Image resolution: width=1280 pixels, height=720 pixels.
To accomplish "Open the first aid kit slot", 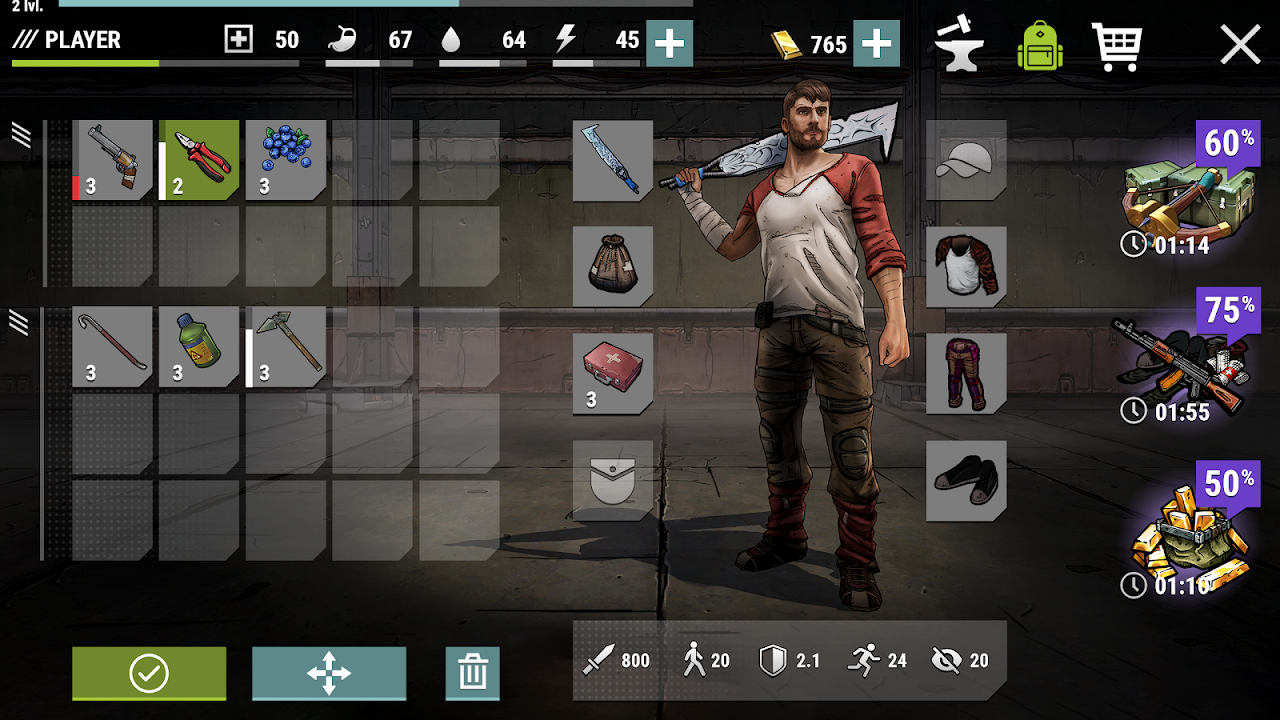I will (x=612, y=375).
